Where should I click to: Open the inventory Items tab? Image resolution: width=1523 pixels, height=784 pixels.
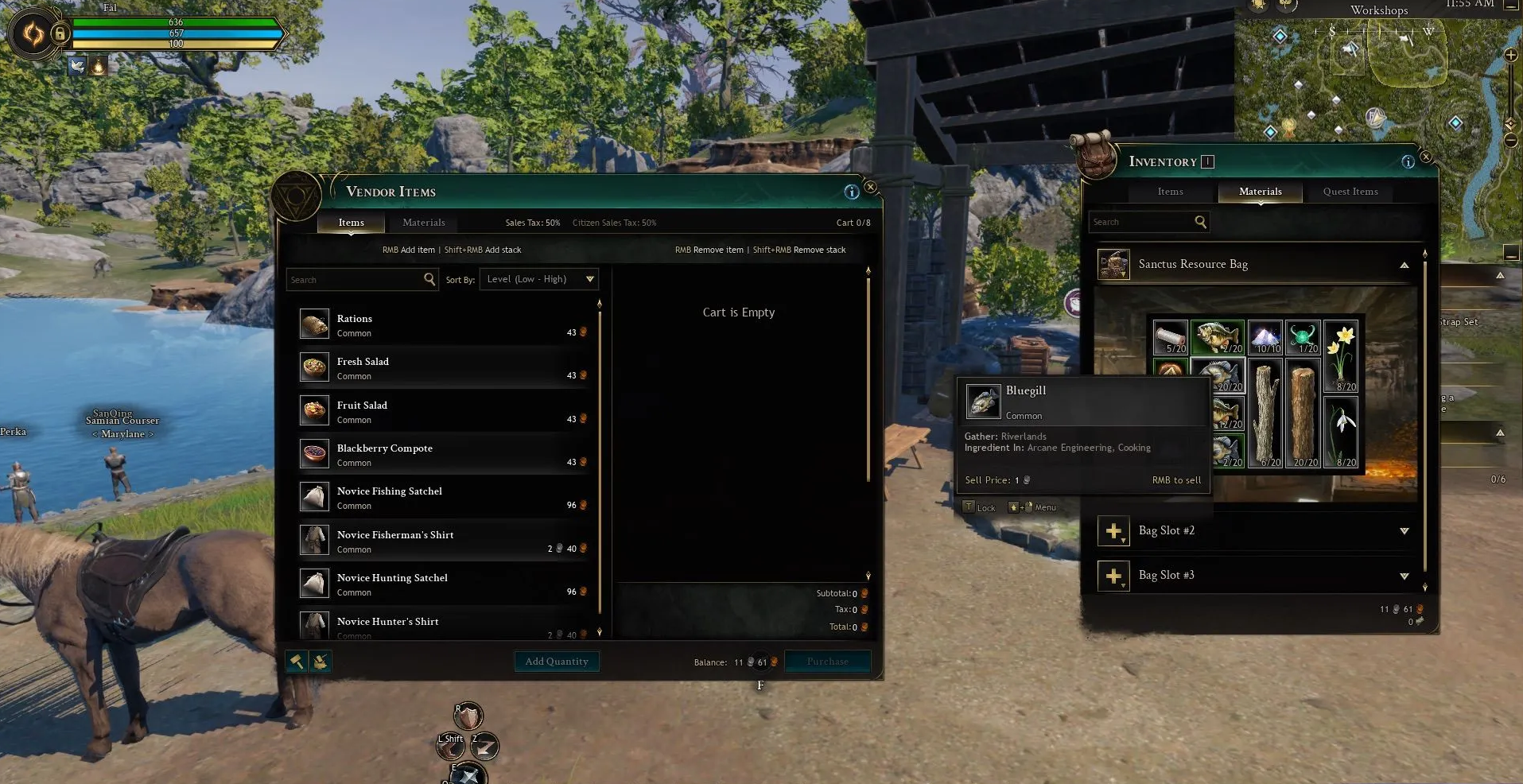1170,192
